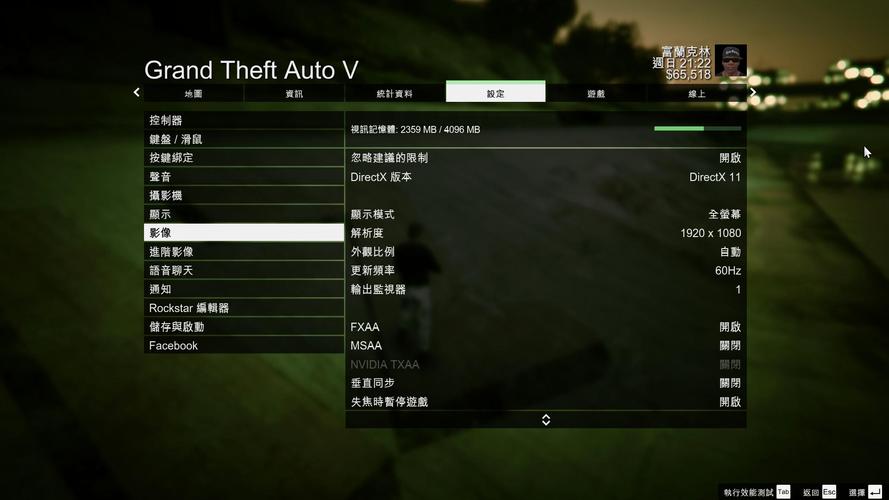Open the 攝影機 settings category

coord(244,195)
